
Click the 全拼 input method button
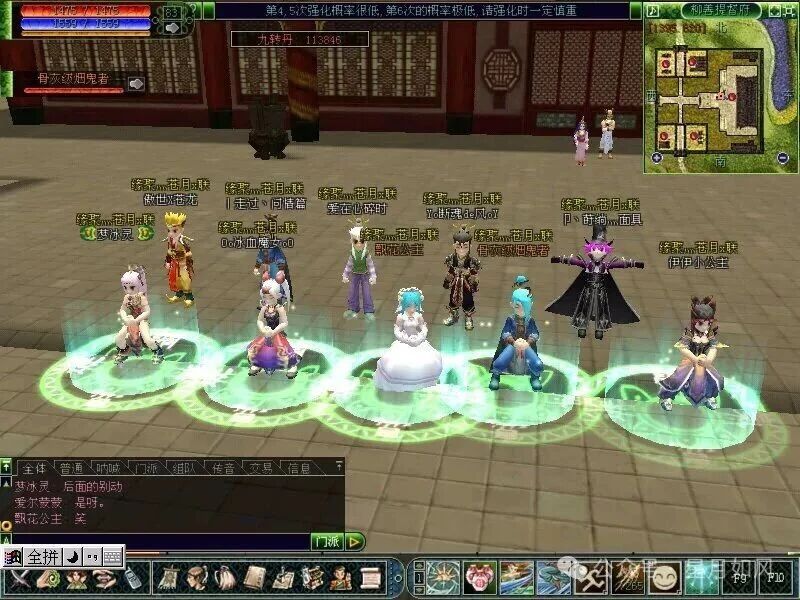point(44,556)
